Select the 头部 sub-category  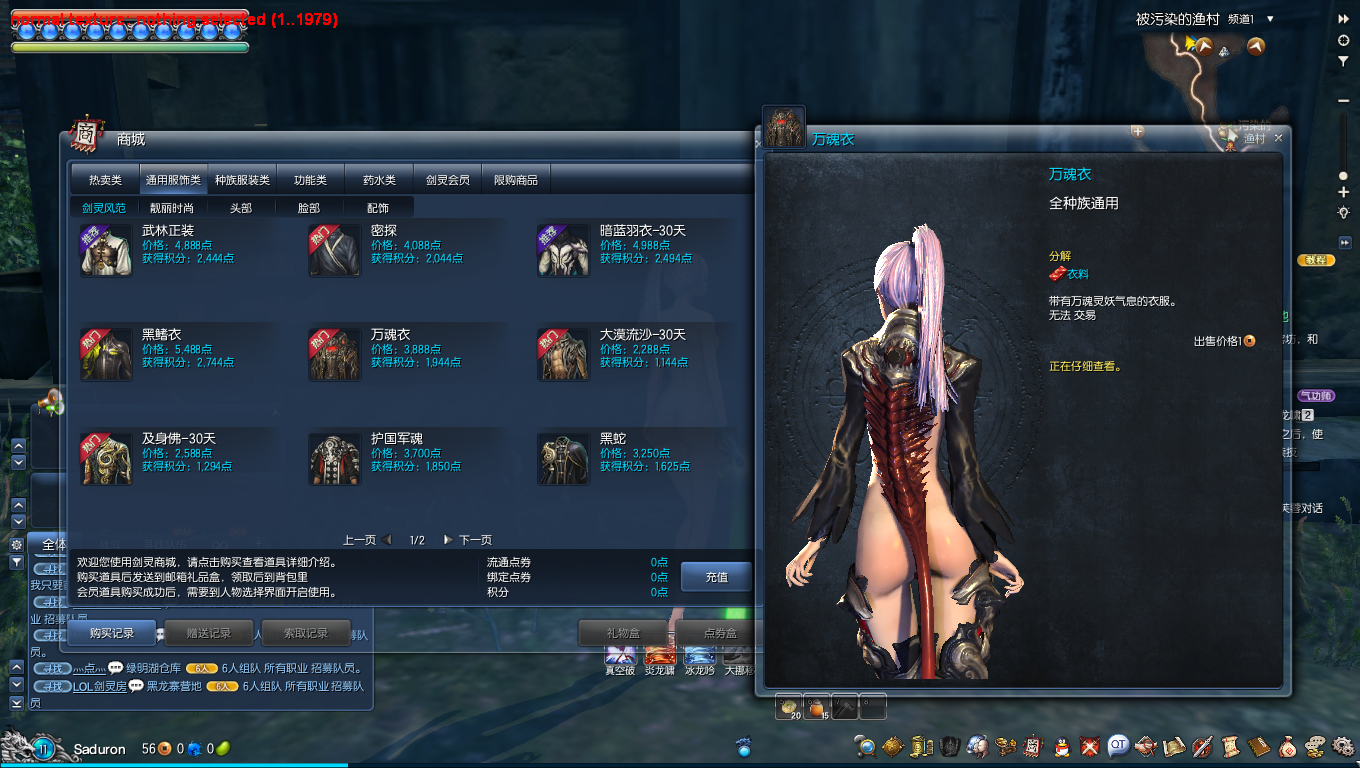[x=240, y=208]
